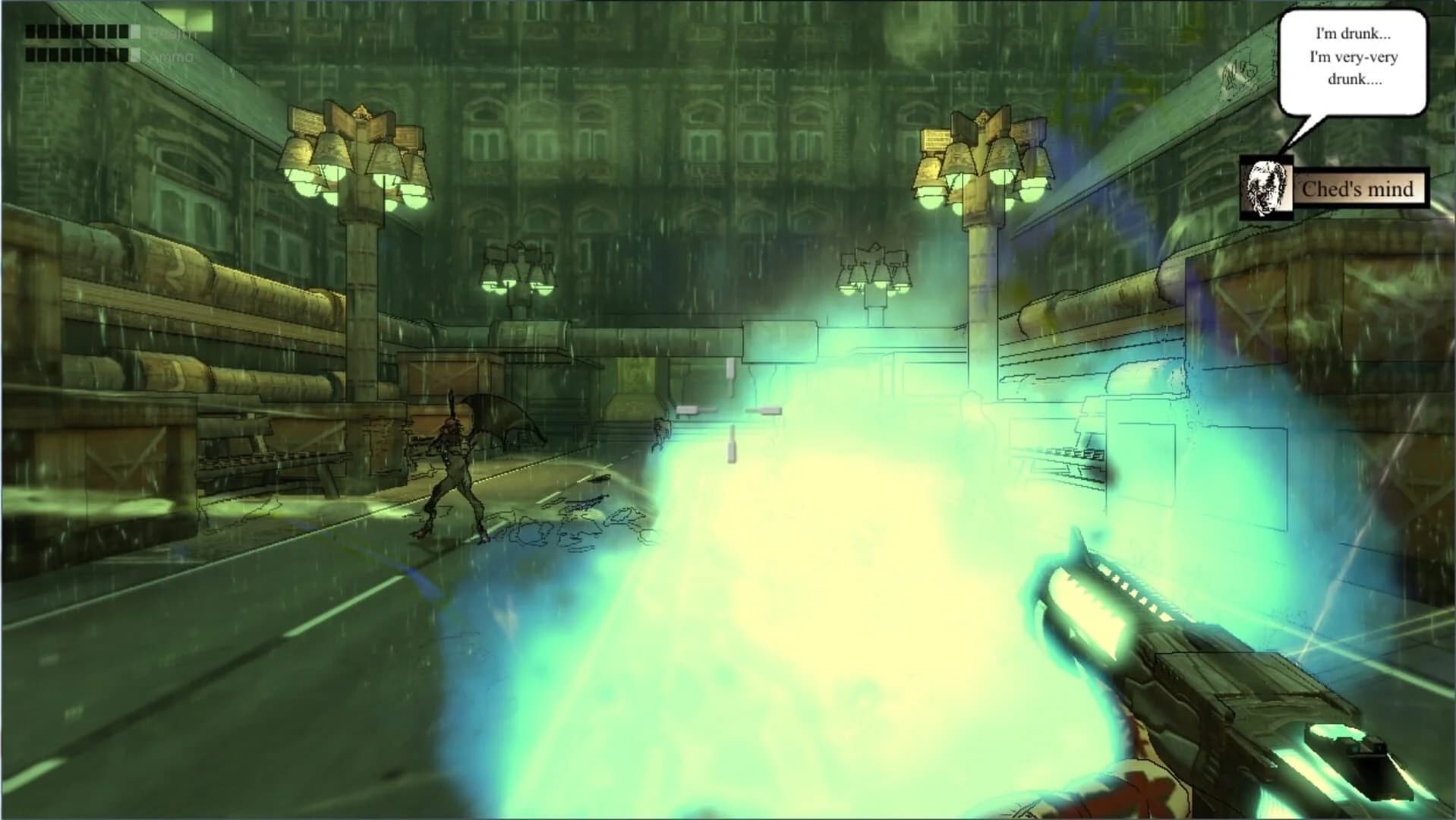Image resolution: width=1456 pixels, height=820 pixels.
Task: Toggle the small square marker beside the health bar
Action: pos(135,31)
